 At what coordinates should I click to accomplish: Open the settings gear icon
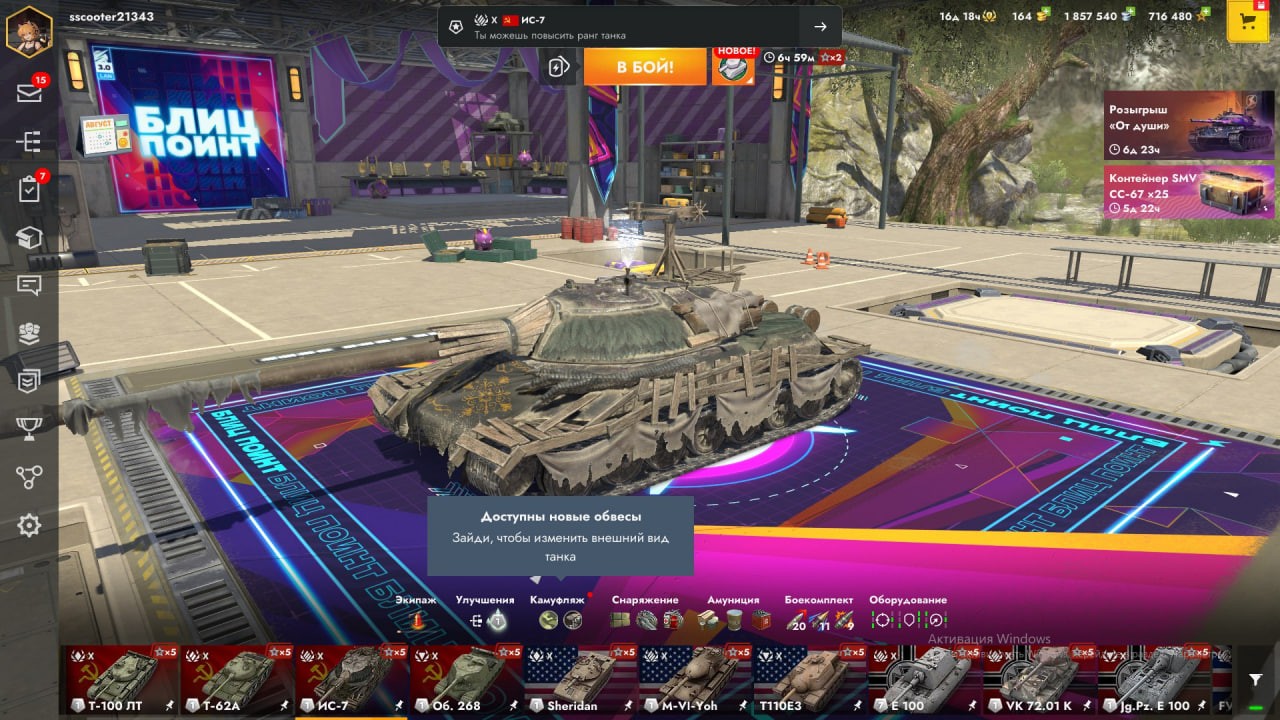[x=29, y=525]
